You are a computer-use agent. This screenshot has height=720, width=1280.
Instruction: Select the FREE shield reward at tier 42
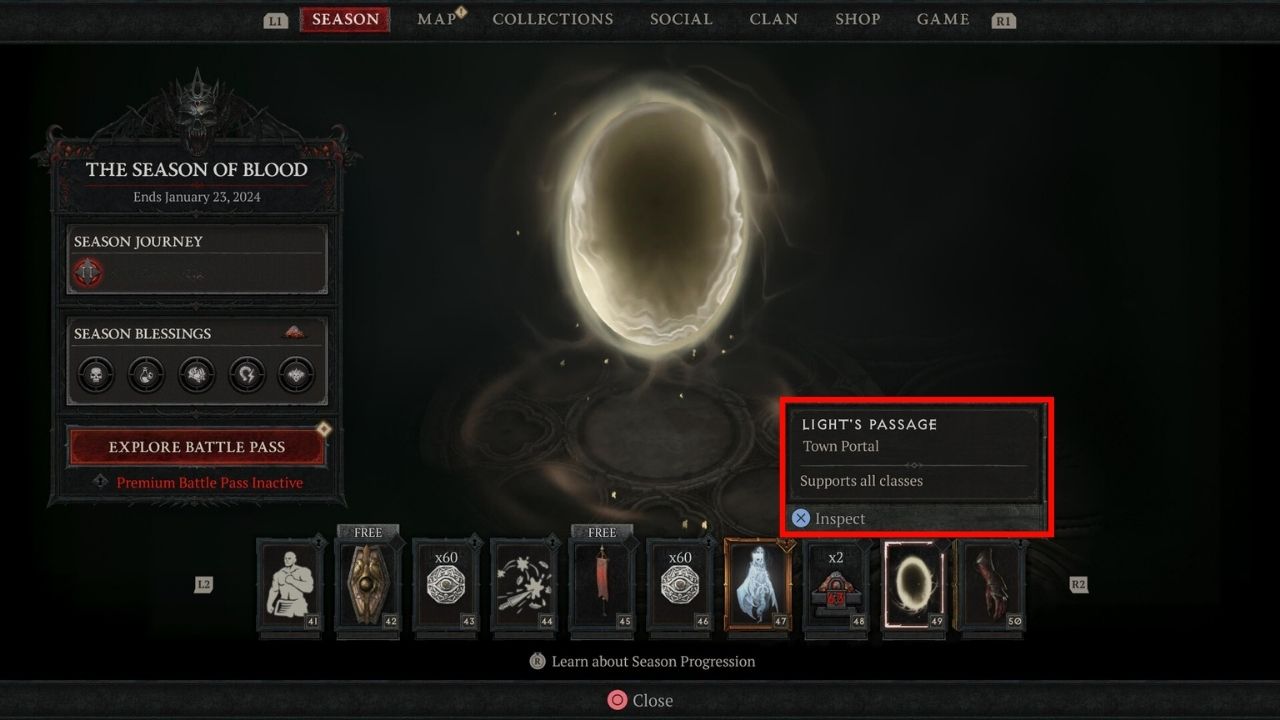pos(368,584)
